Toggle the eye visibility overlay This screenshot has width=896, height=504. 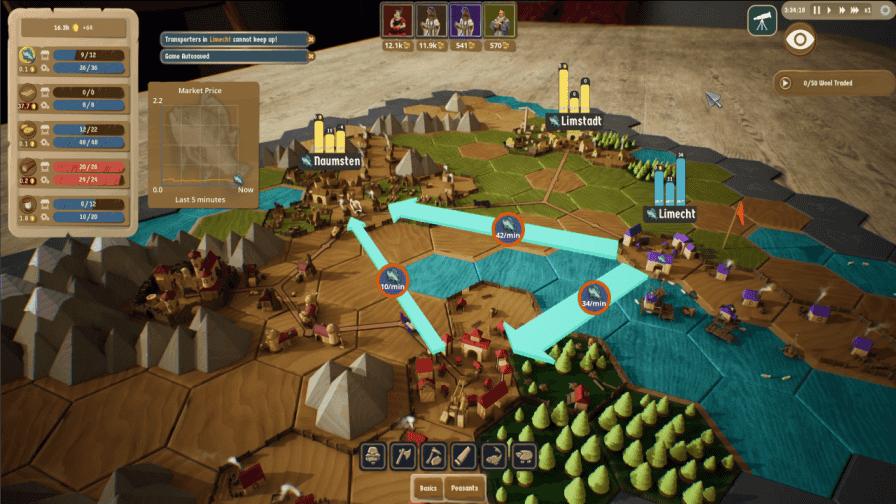[801, 39]
